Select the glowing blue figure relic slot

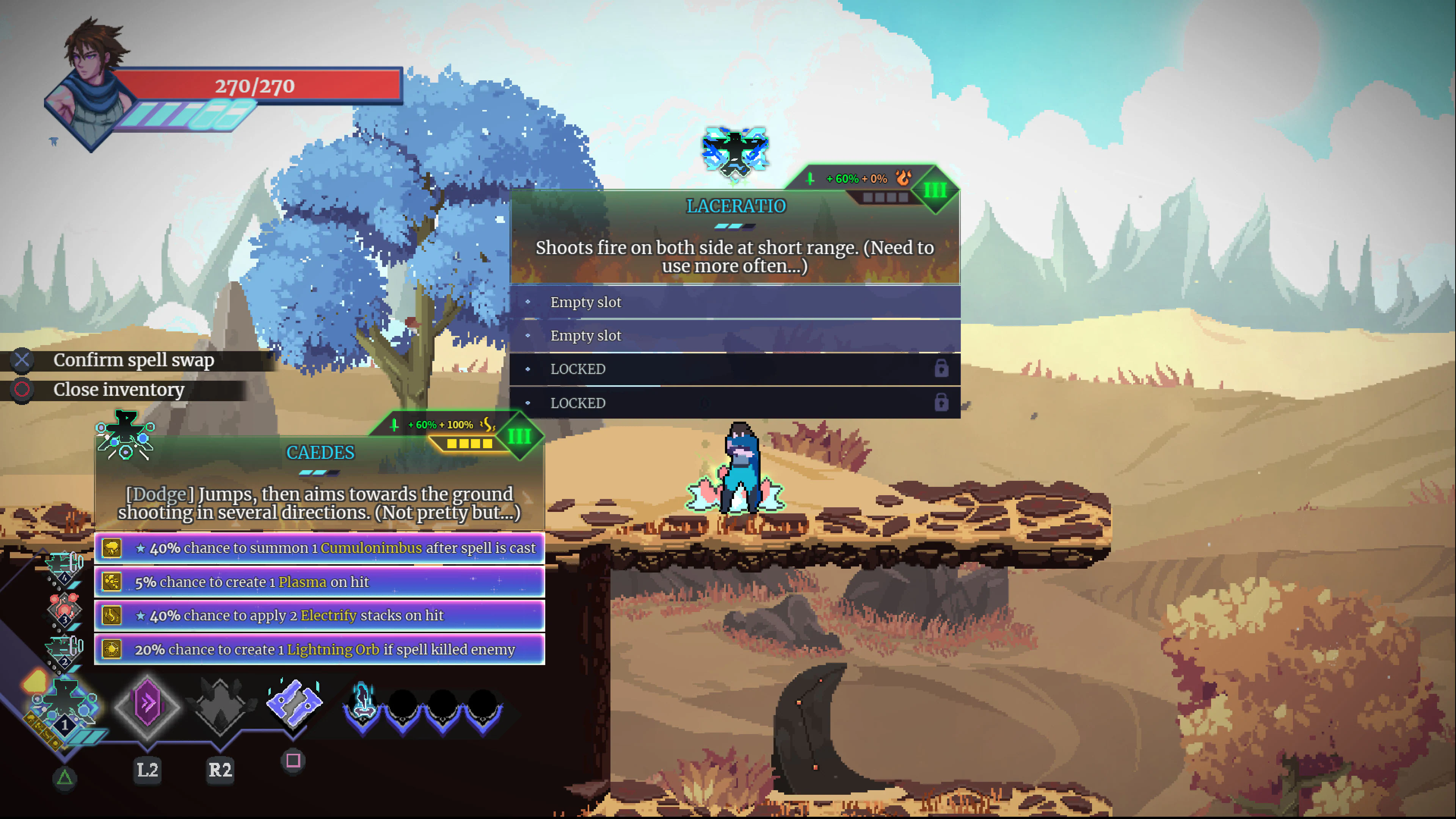362,705
